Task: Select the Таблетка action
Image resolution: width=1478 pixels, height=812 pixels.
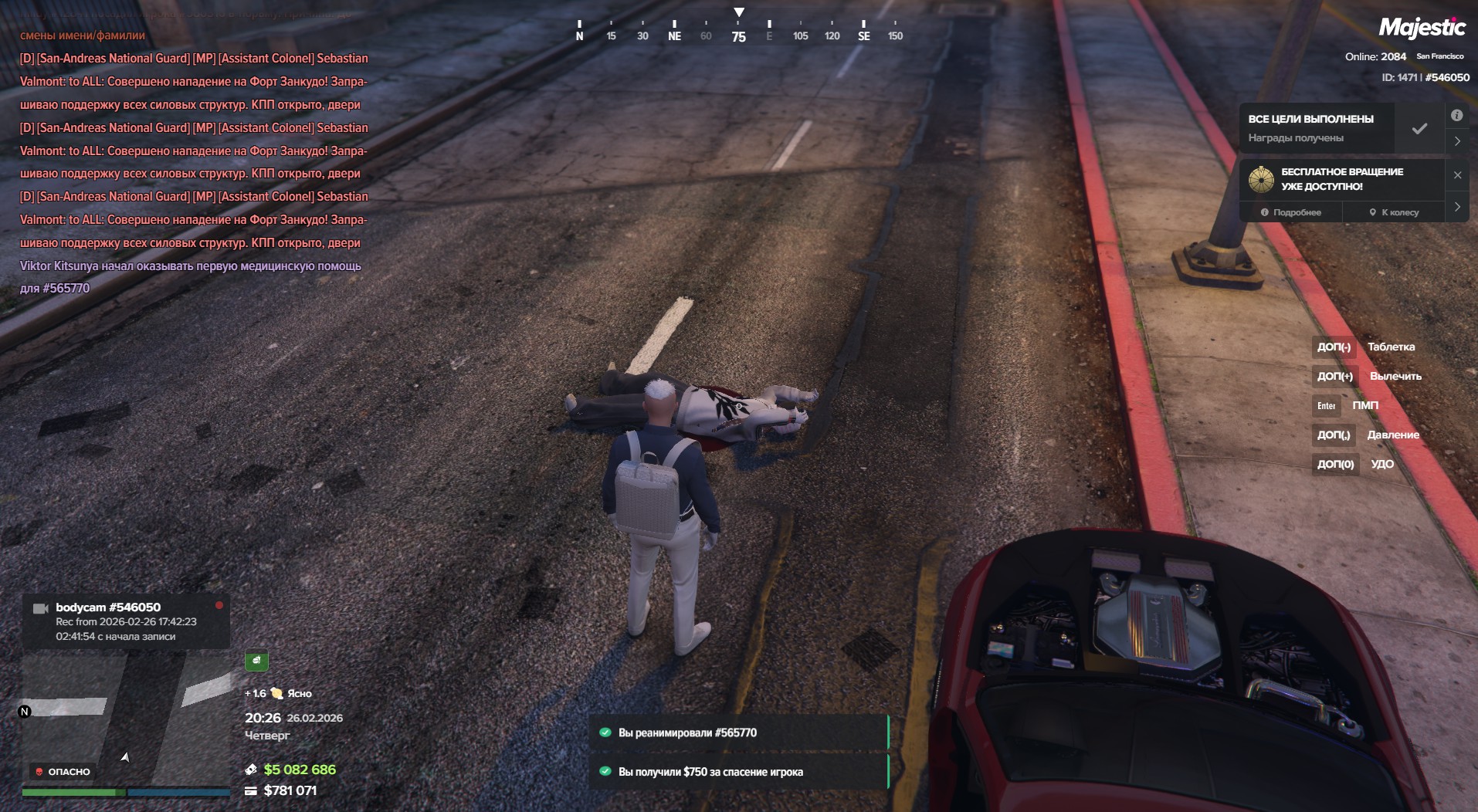Action: (1391, 347)
